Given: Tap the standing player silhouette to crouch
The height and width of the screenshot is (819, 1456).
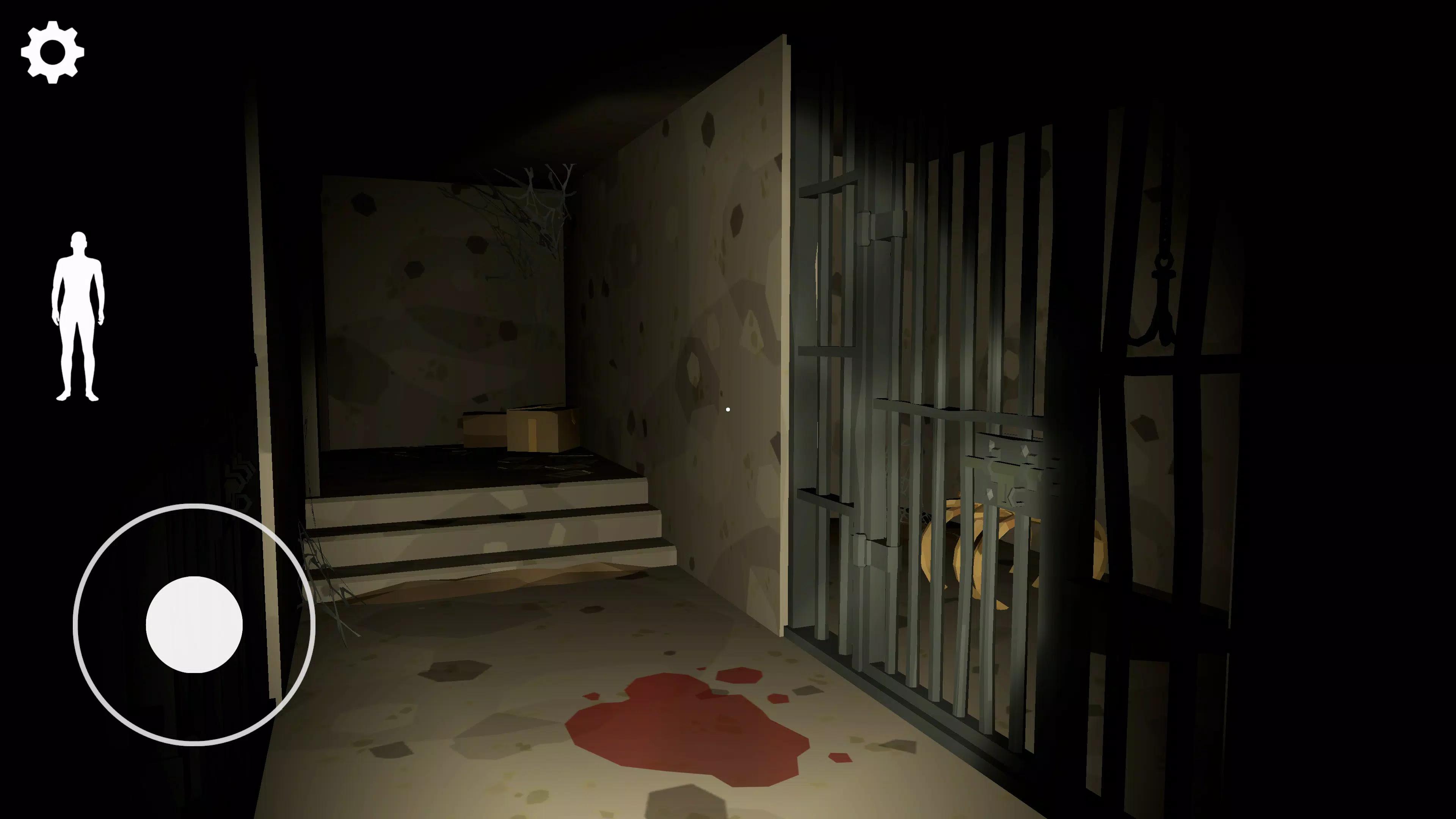Looking at the screenshot, I should (79, 314).
